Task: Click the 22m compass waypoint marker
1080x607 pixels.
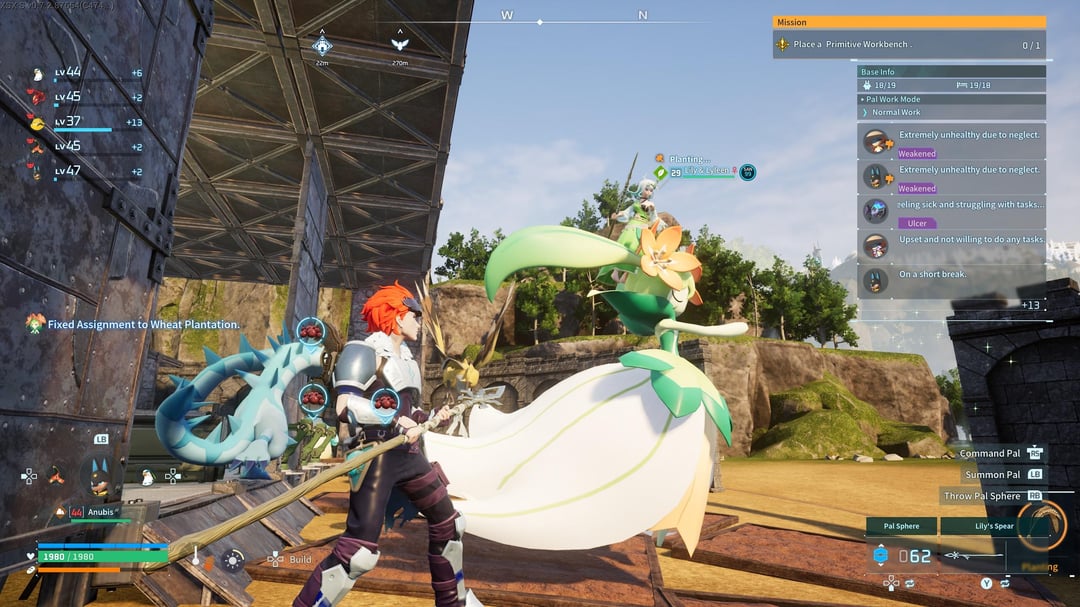Action: click(322, 45)
